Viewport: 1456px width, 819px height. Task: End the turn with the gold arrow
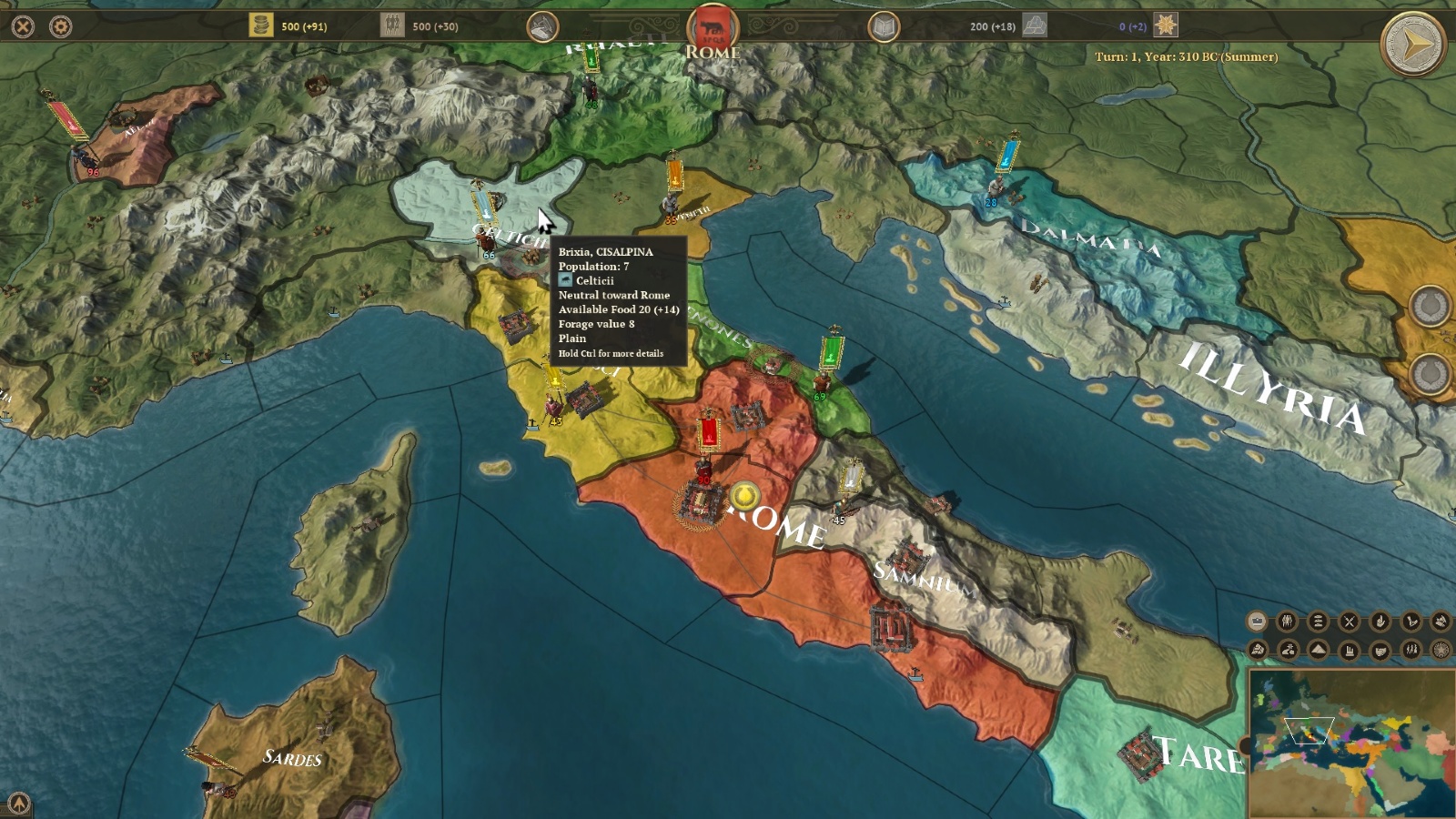[1412, 44]
